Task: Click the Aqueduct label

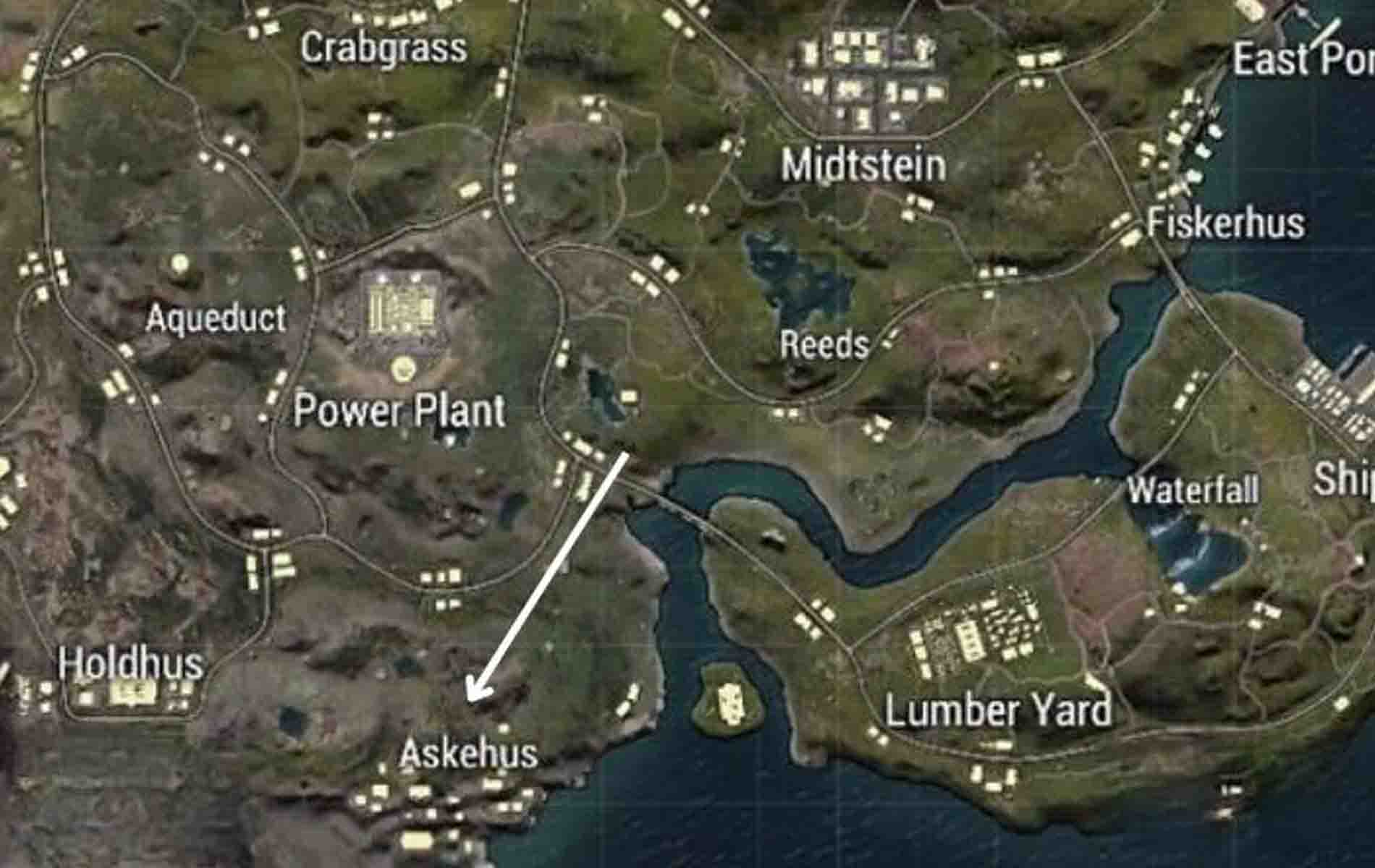Action: pos(217,316)
